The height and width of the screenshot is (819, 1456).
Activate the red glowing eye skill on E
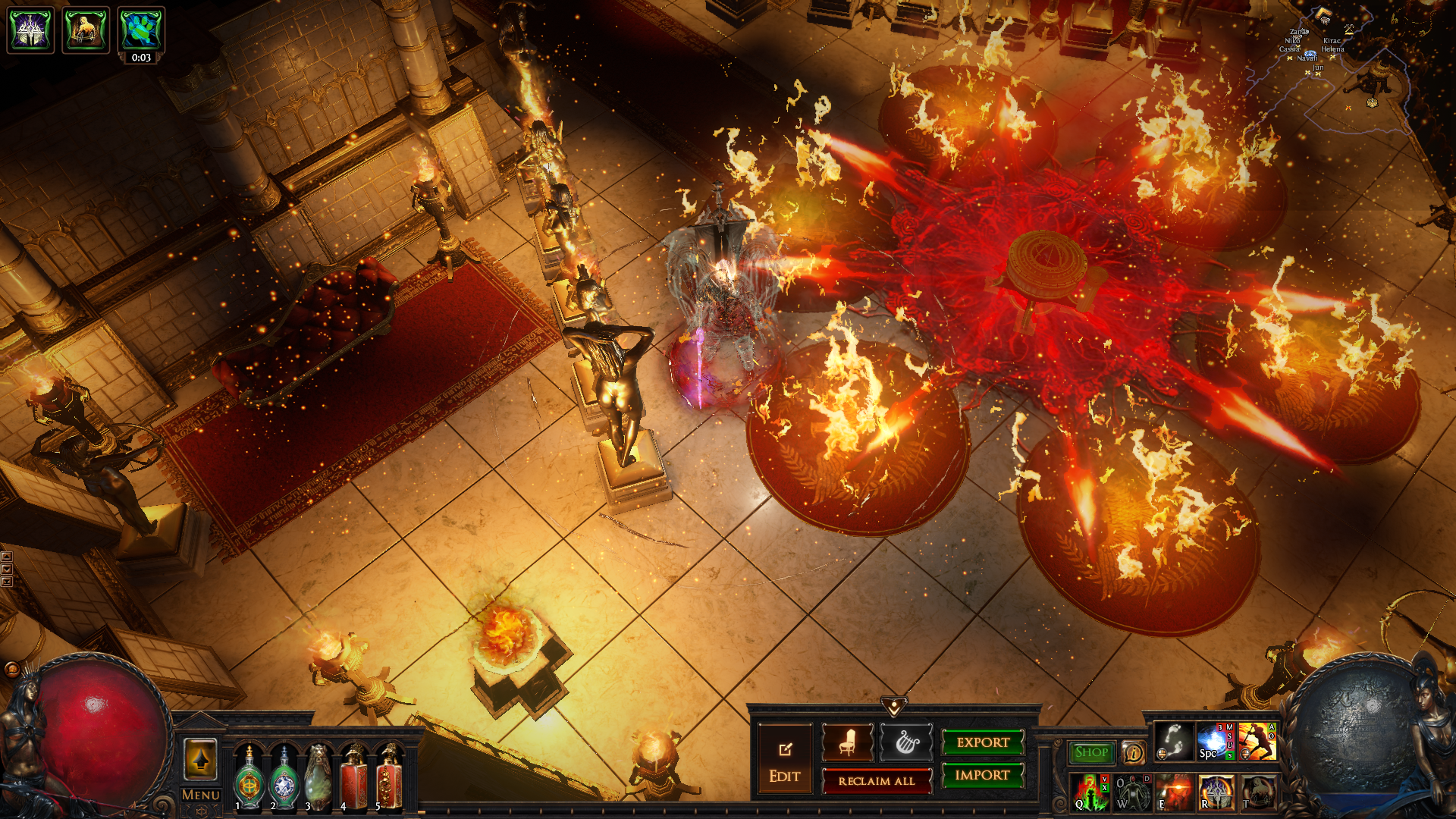coord(1174,792)
